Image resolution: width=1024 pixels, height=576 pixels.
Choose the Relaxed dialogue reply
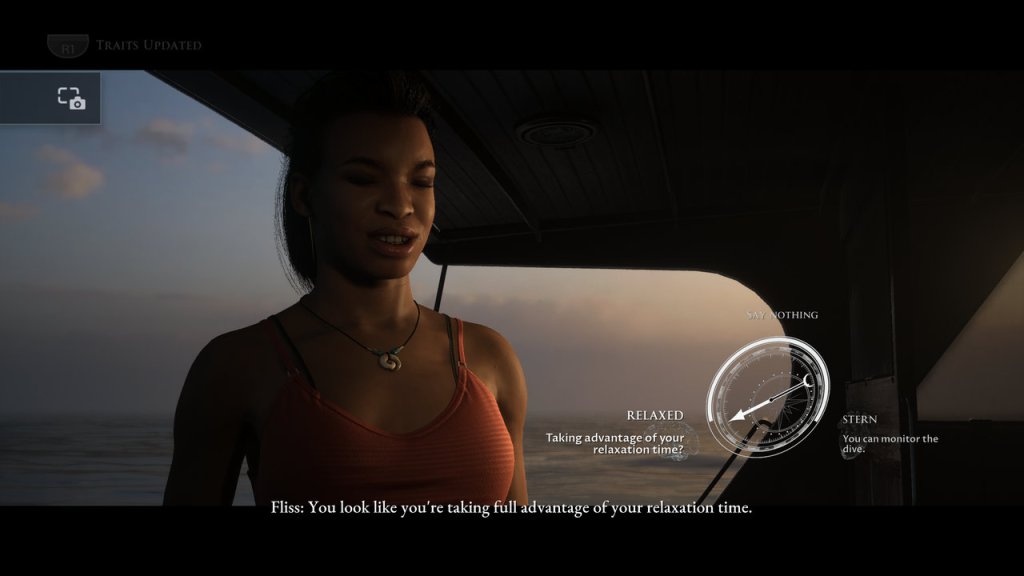[655, 415]
